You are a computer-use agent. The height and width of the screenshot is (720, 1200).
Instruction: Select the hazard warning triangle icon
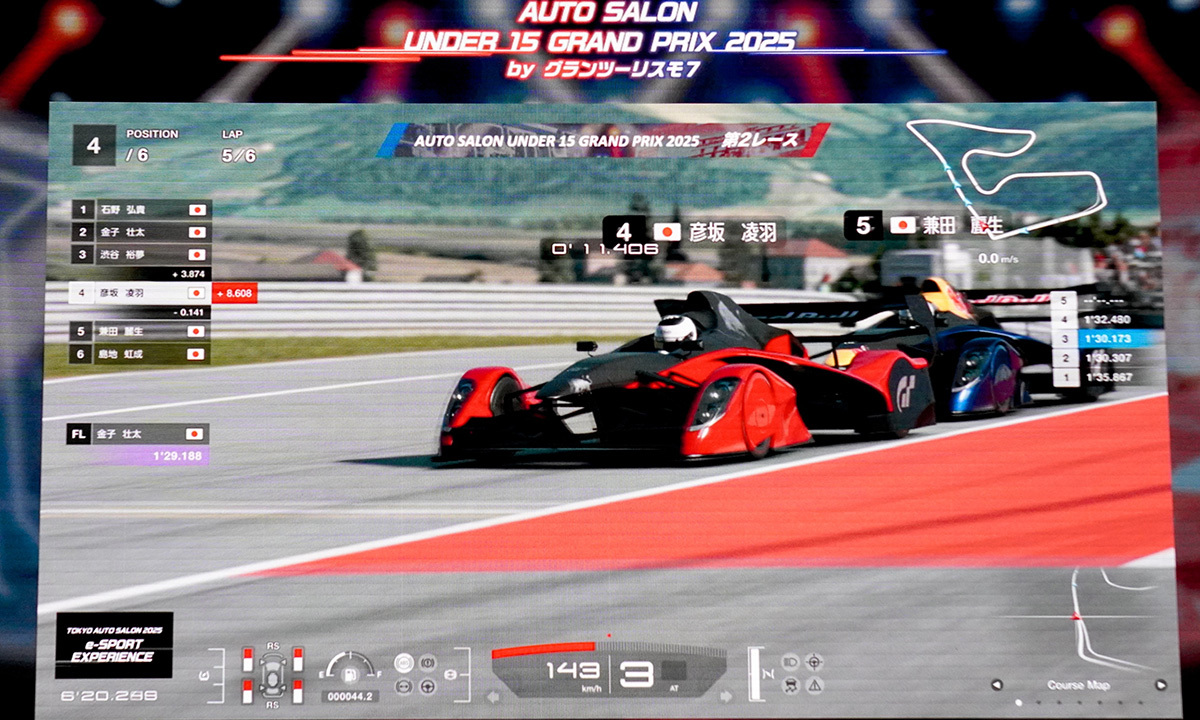pos(814,686)
